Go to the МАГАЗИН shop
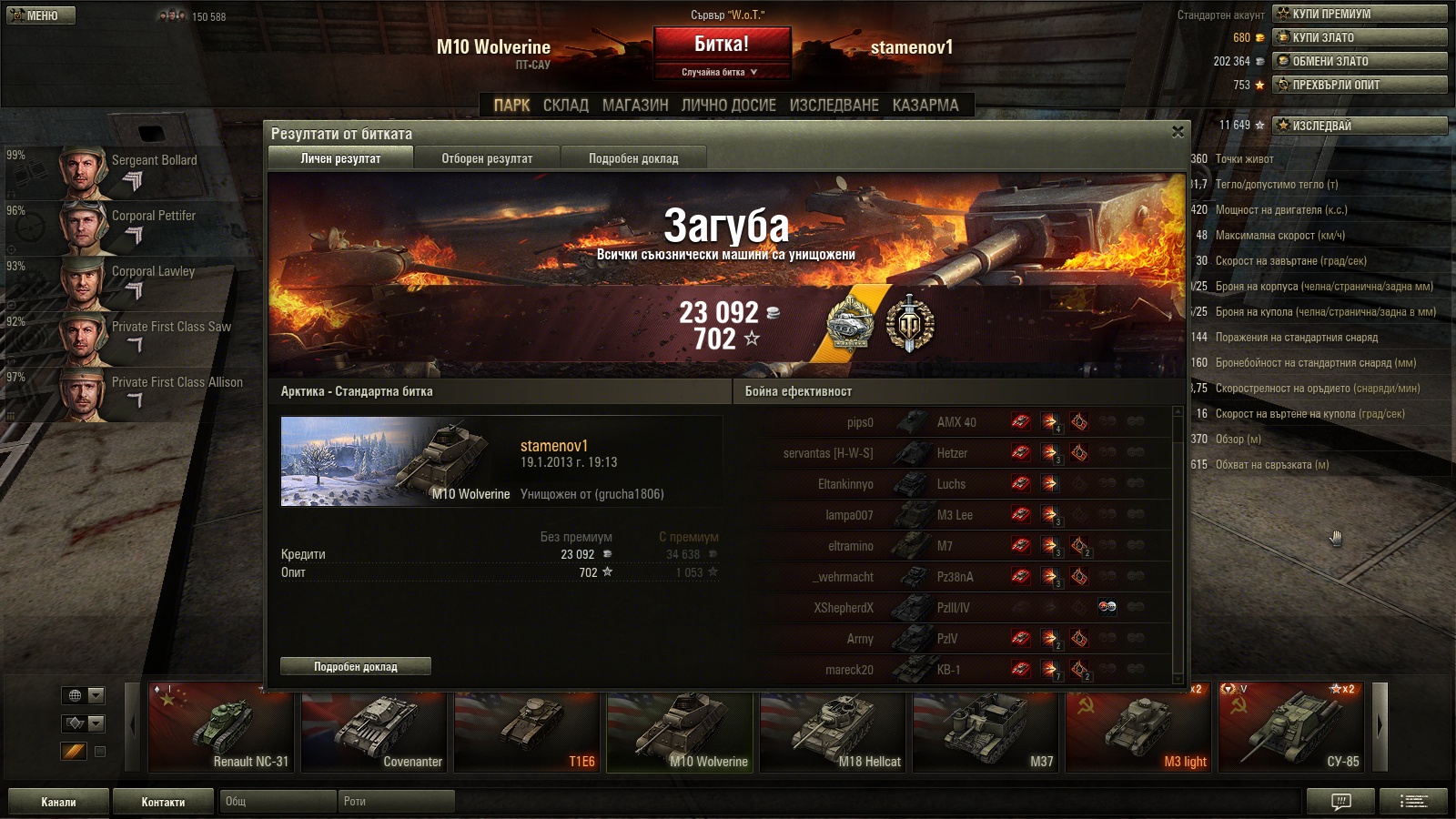 pos(635,106)
